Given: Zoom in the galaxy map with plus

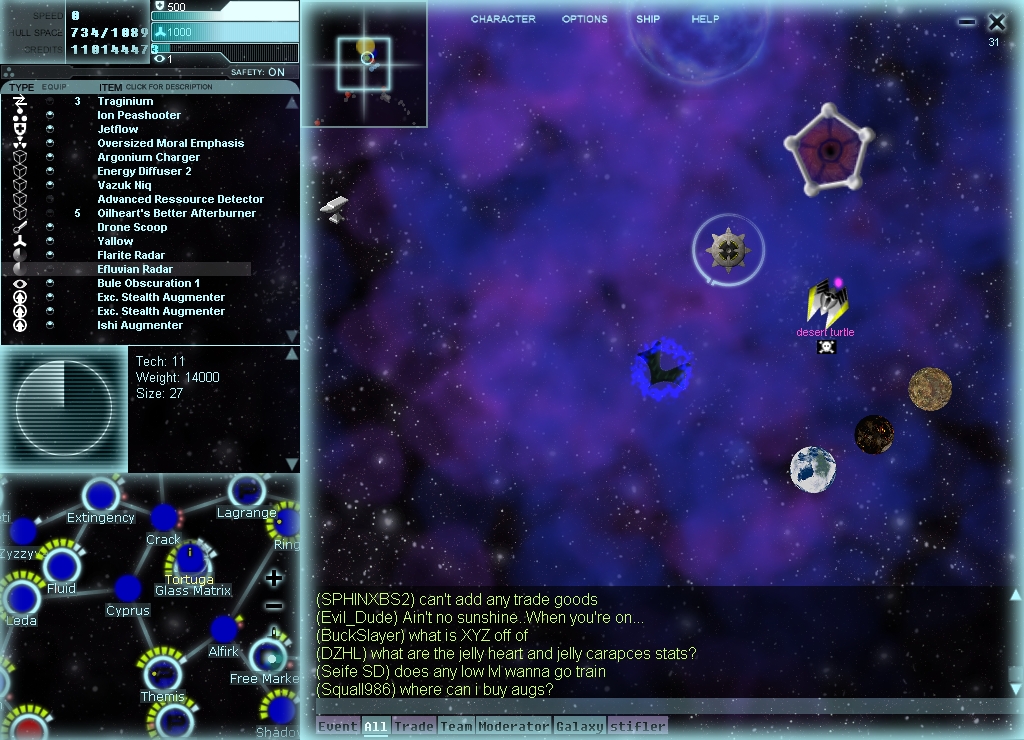Looking at the screenshot, I should [x=274, y=578].
